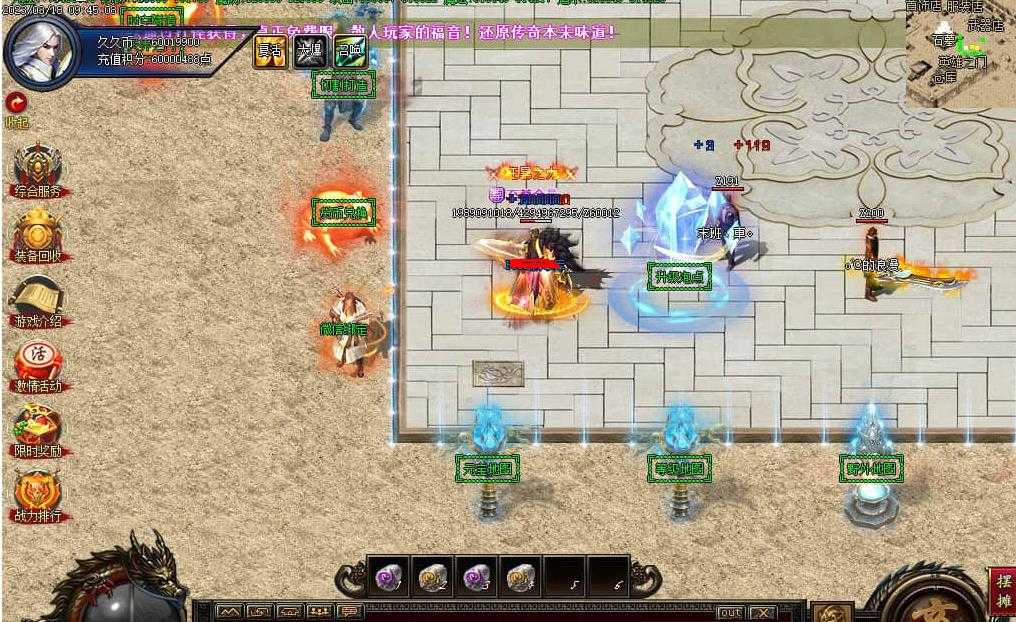Image resolution: width=1016 pixels, height=622 pixels.
Task: Open the 装备回收 equipment recycling panel
Action: [x=38, y=233]
